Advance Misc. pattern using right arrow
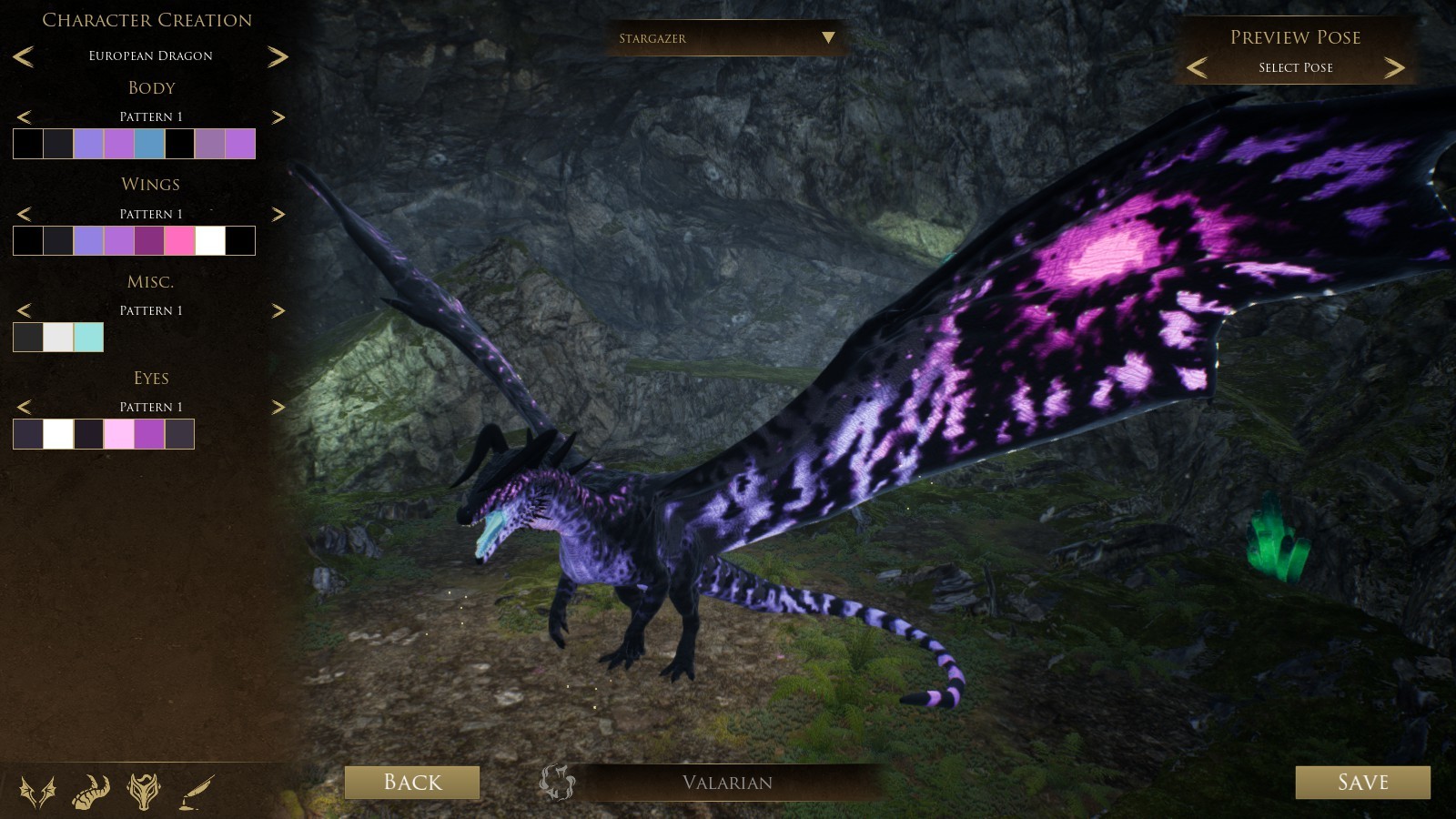1456x819 pixels. pyautogui.click(x=278, y=310)
